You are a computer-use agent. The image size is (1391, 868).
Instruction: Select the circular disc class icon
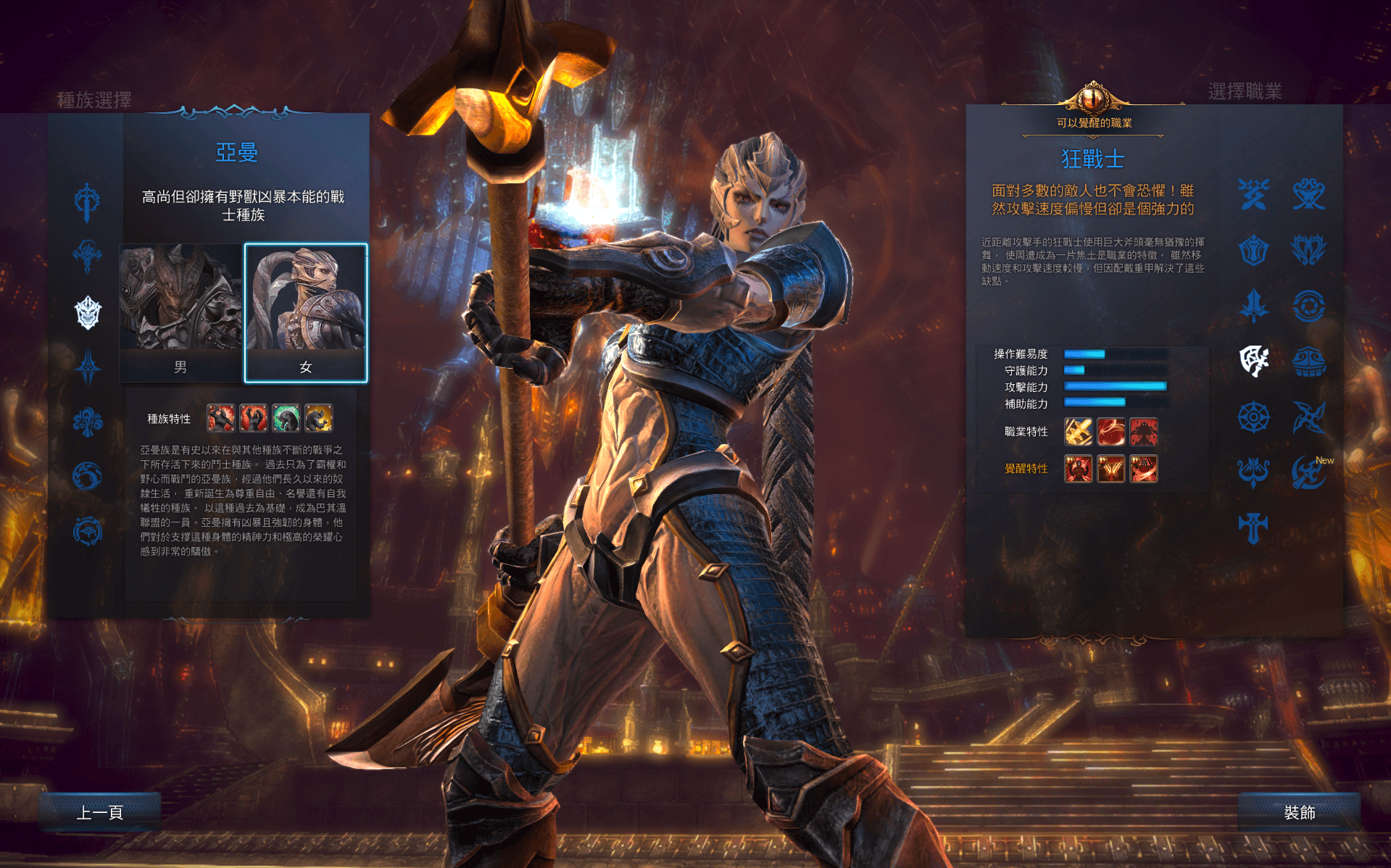pos(1308,306)
